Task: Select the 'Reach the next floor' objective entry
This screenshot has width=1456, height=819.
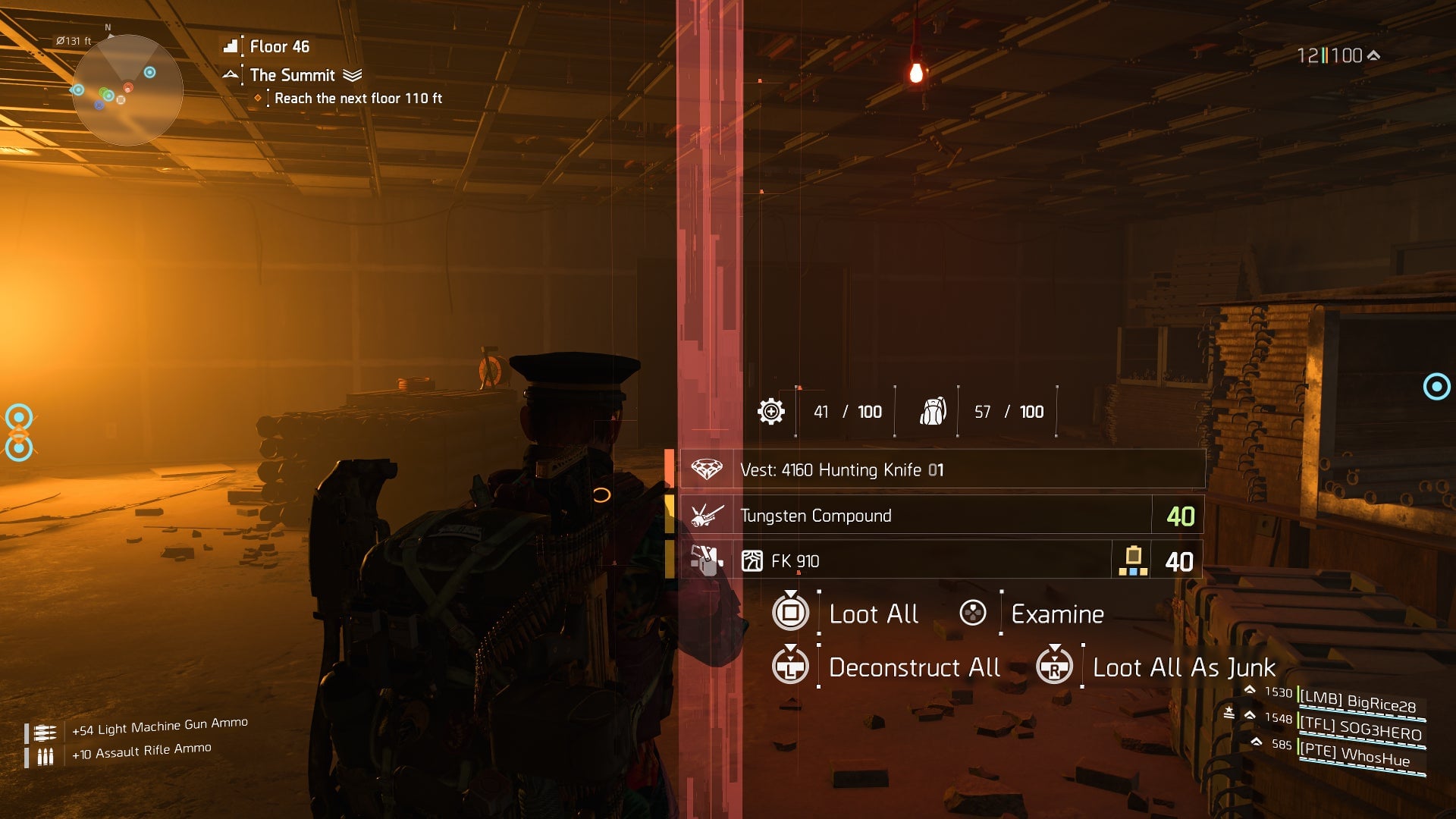Action: [358, 98]
